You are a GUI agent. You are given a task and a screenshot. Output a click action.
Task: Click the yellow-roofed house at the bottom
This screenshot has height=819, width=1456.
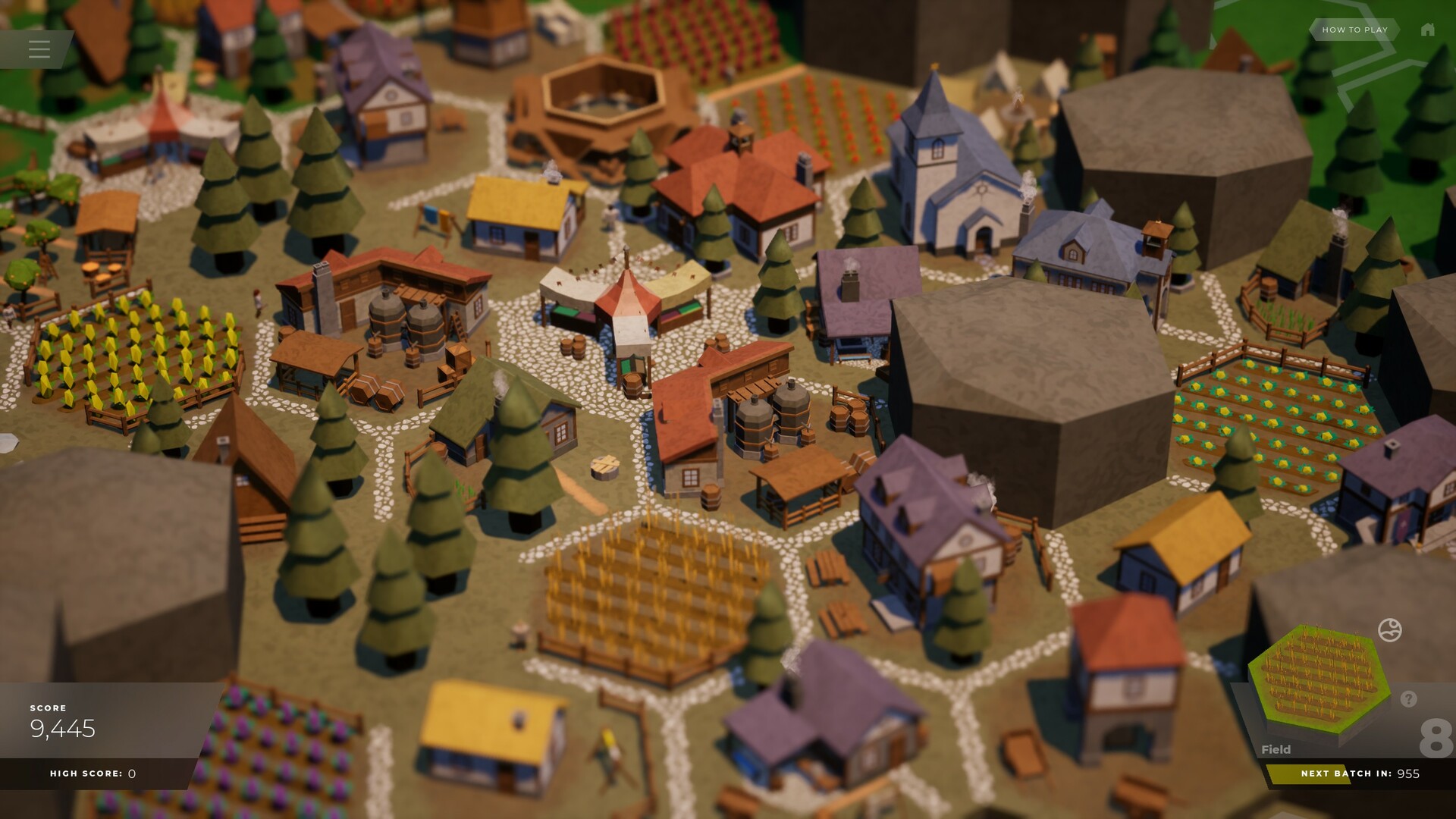(493, 728)
